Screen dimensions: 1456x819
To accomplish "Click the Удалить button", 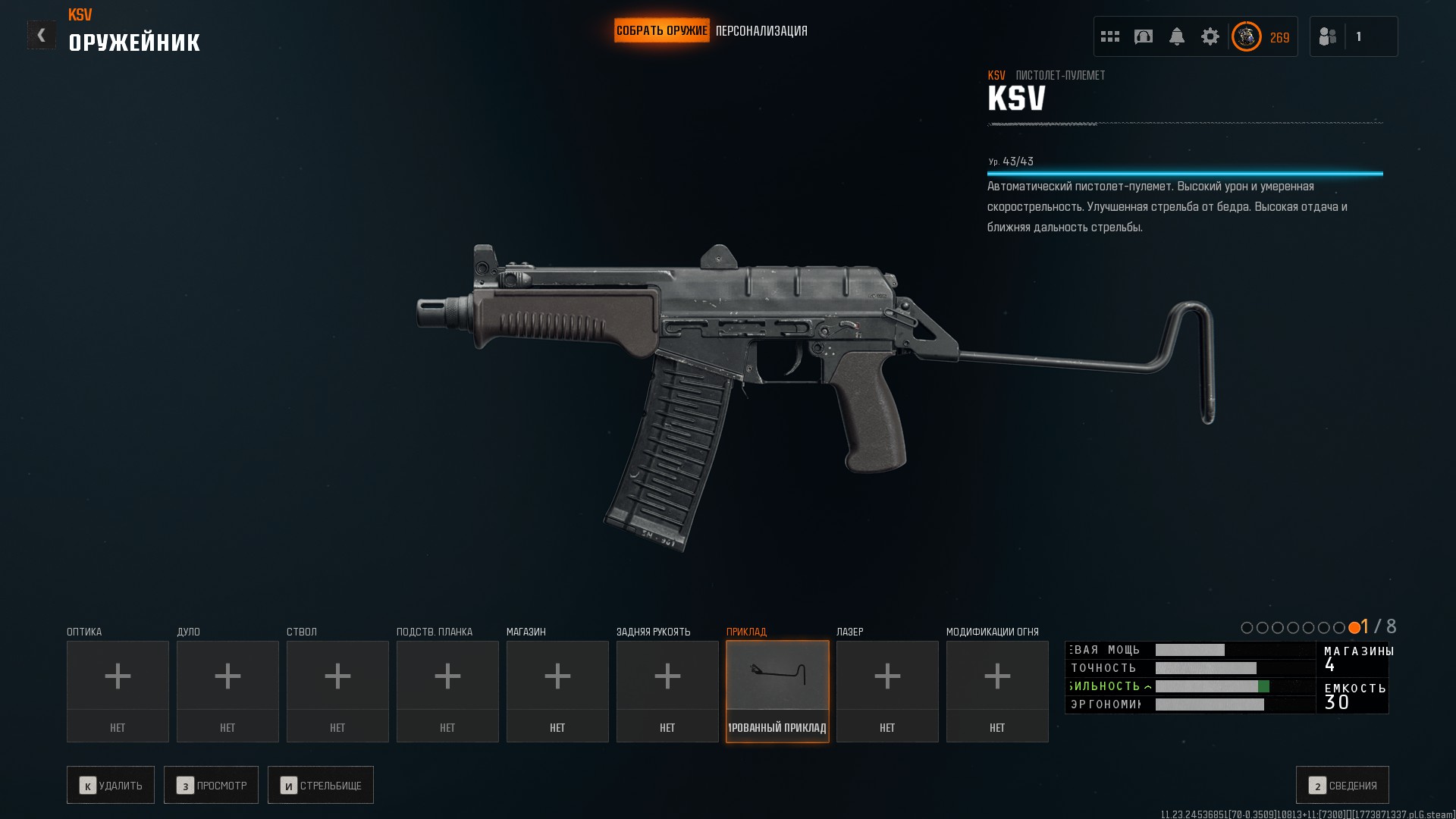I will pyautogui.click(x=111, y=785).
